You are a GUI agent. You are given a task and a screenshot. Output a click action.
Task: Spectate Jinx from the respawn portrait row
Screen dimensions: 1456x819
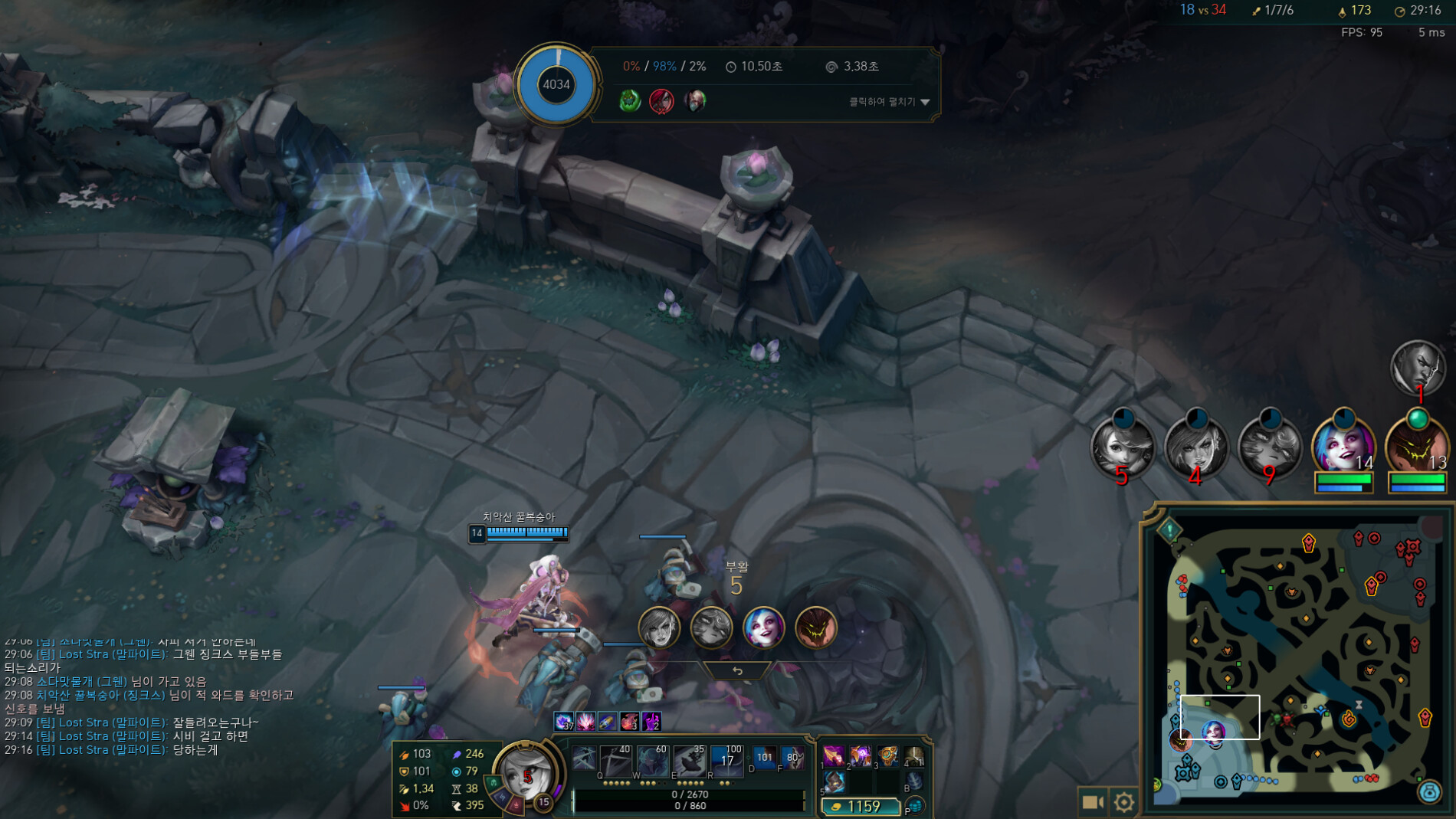pyautogui.click(x=763, y=627)
